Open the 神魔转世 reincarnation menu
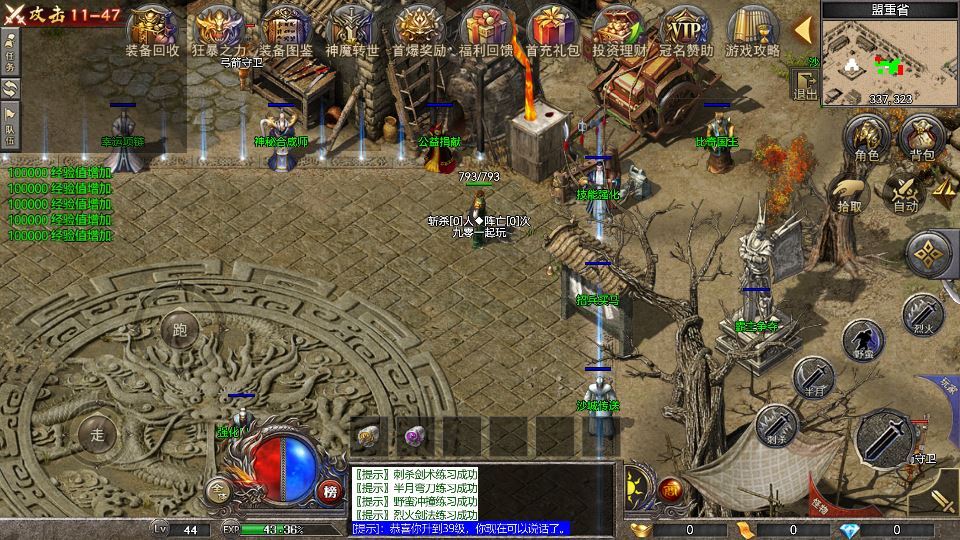The height and width of the screenshot is (540, 960). pyautogui.click(x=352, y=29)
